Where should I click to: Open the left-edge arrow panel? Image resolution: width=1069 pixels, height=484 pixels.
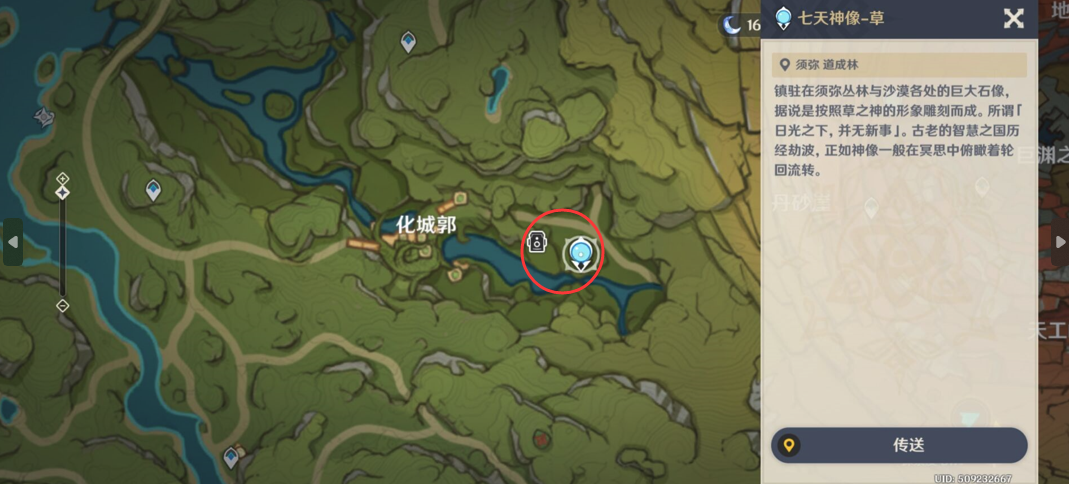pos(12,242)
